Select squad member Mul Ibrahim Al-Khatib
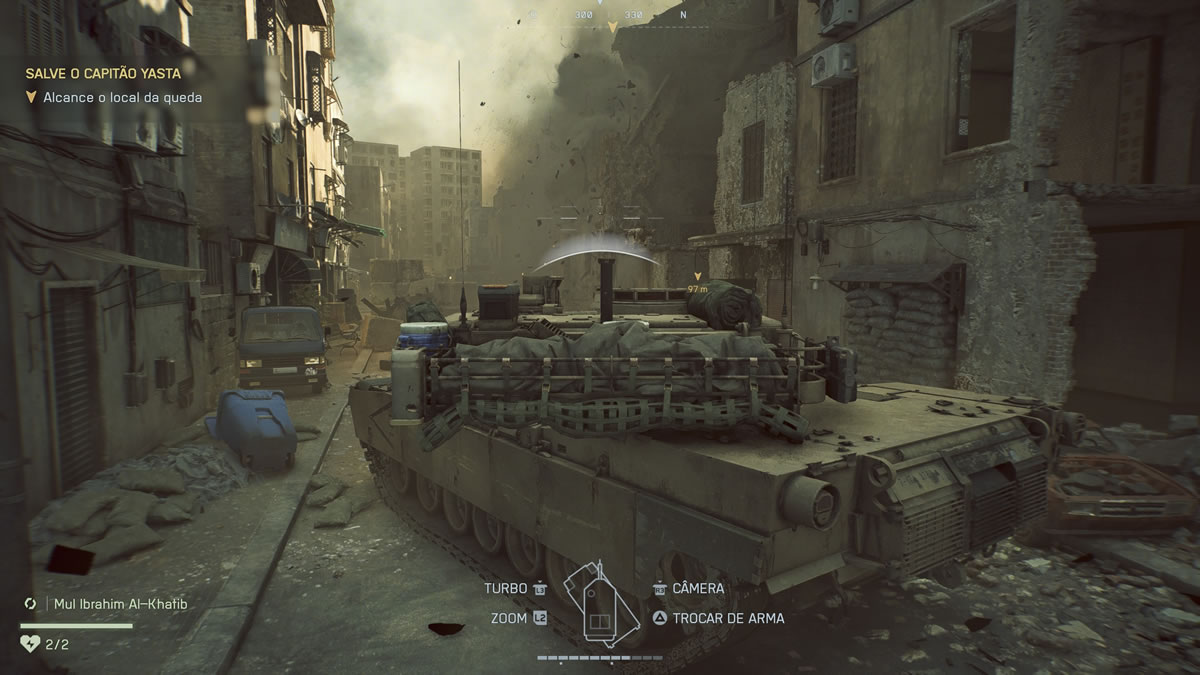 coord(115,604)
